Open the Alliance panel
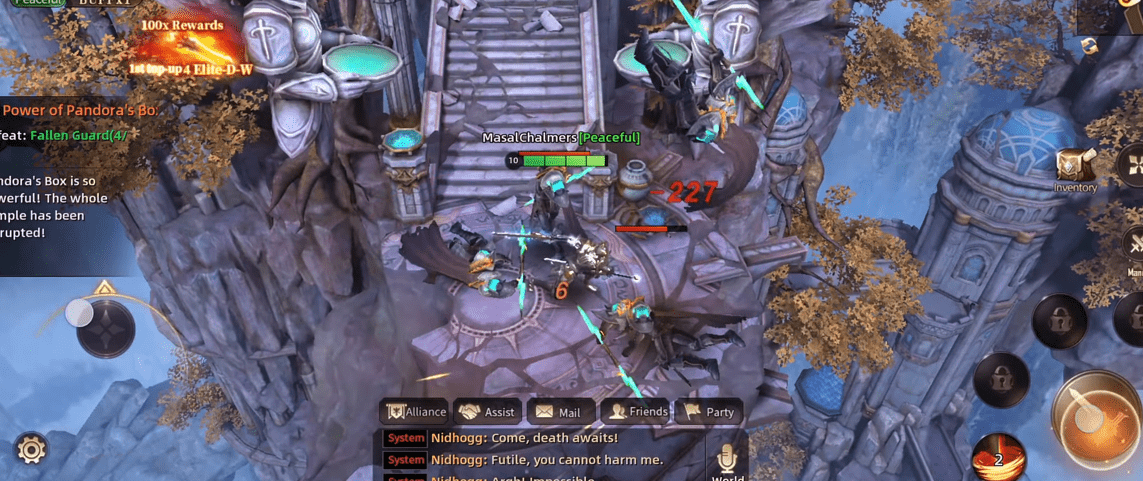 pos(416,411)
